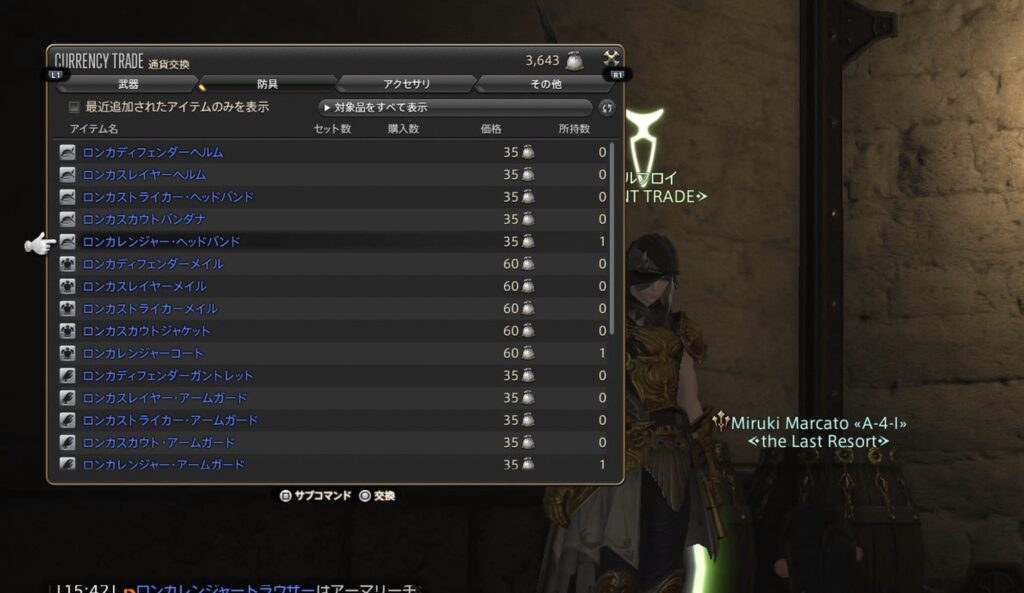Switch to the その他 tab
Screen dimensions: 1024x593
[545, 84]
